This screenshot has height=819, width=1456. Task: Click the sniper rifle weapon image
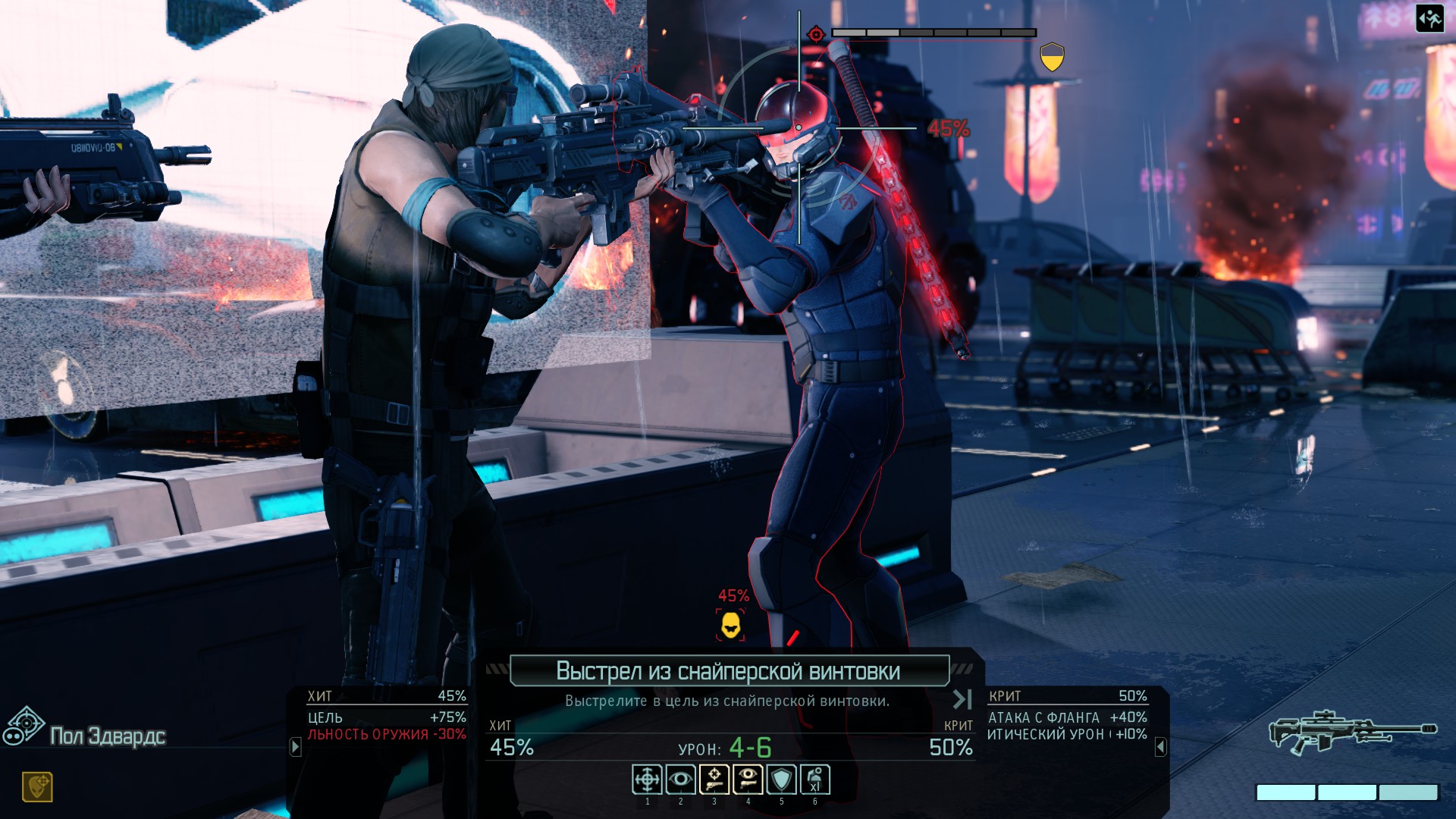pyautogui.click(x=1352, y=731)
